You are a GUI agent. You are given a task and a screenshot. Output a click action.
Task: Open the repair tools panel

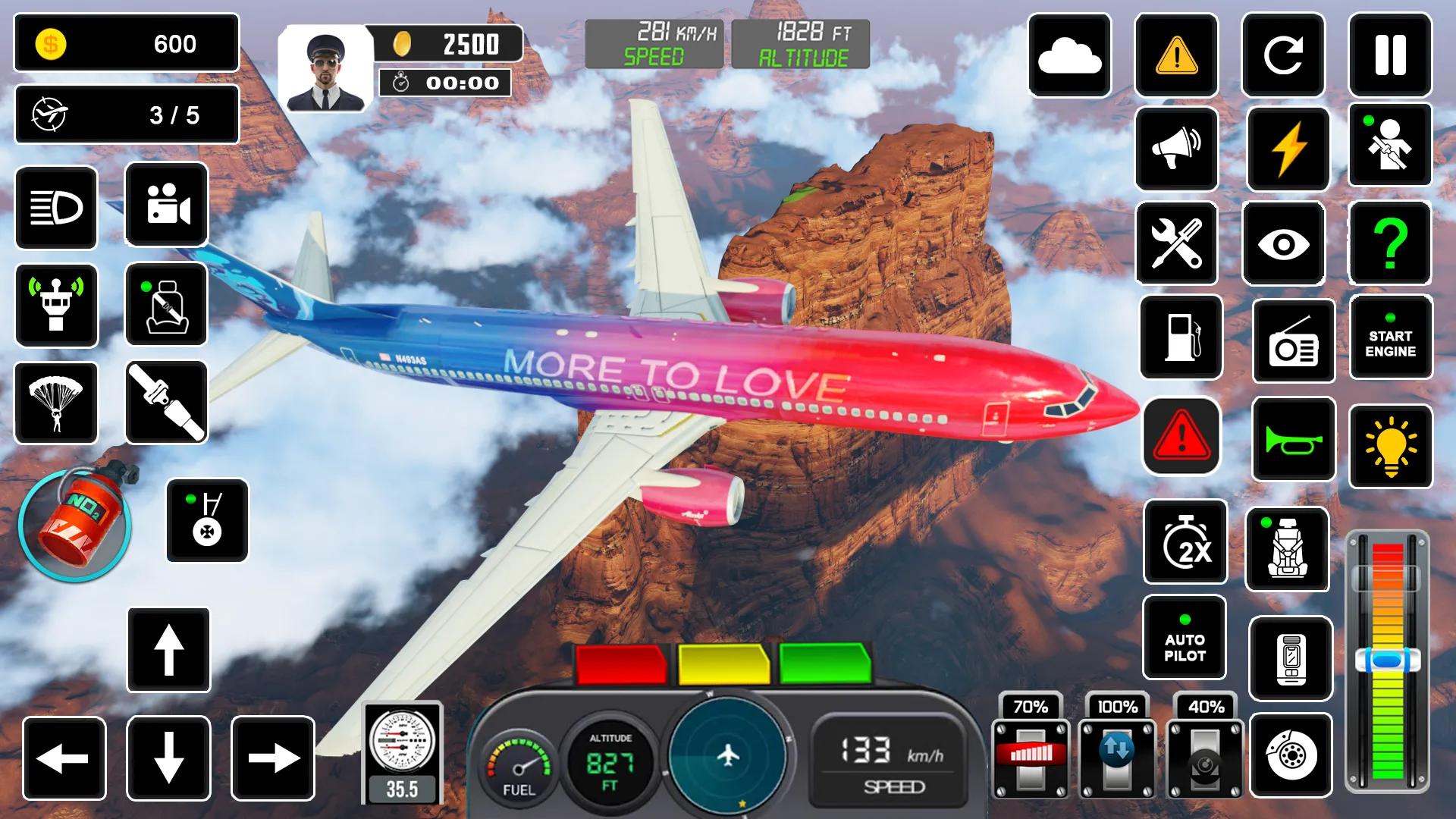(1176, 245)
